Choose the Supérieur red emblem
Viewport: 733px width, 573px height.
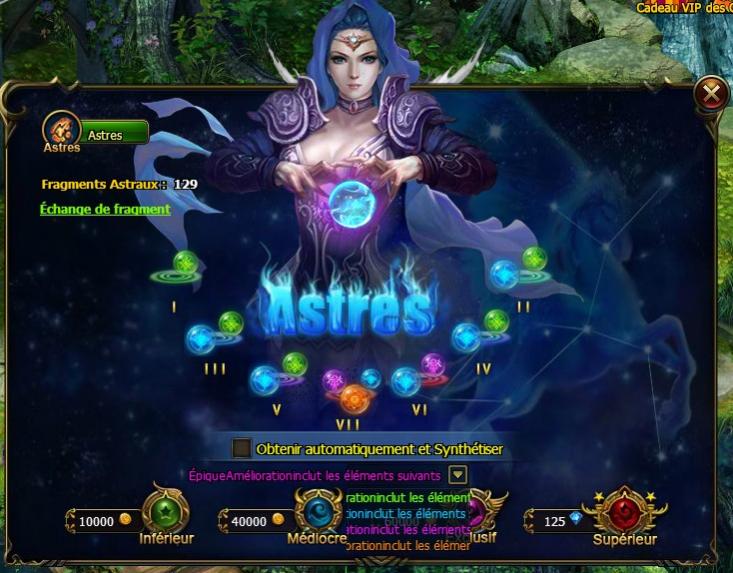click(x=625, y=511)
